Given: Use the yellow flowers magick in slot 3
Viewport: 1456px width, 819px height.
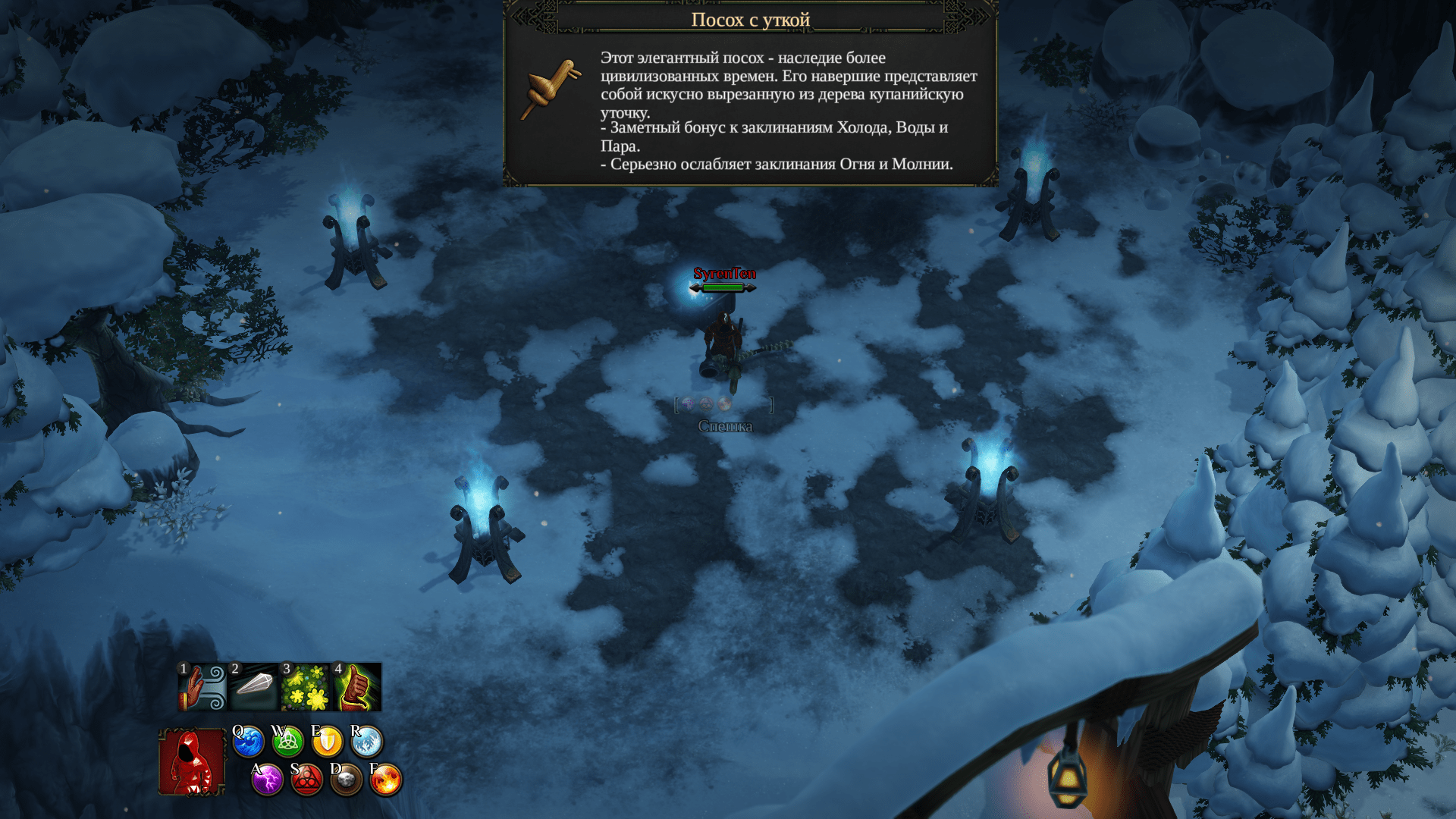Looking at the screenshot, I should (306, 687).
